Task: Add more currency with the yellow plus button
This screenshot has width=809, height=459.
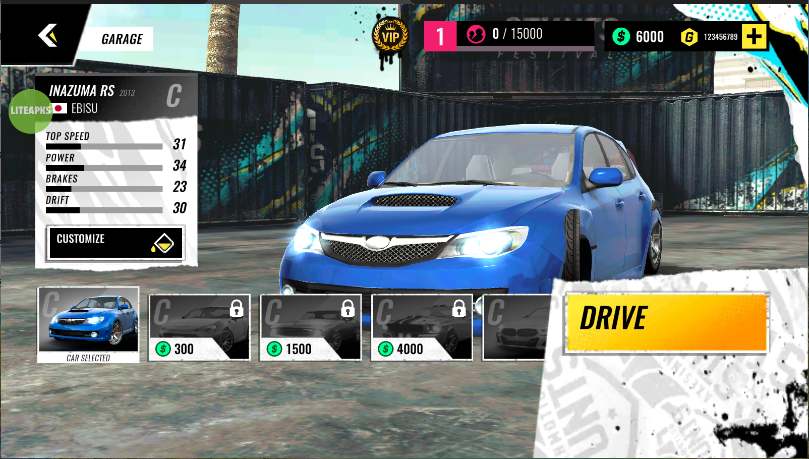Action: (x=754, y=37)
